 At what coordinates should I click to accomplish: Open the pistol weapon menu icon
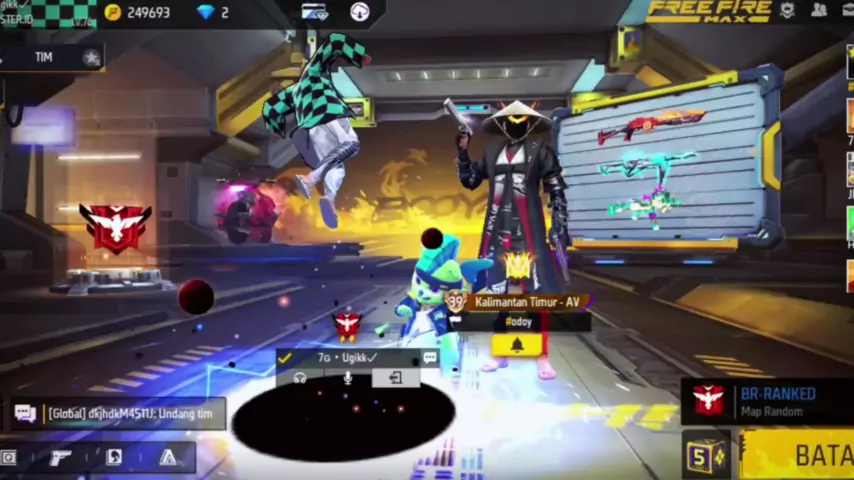point(60,457)
